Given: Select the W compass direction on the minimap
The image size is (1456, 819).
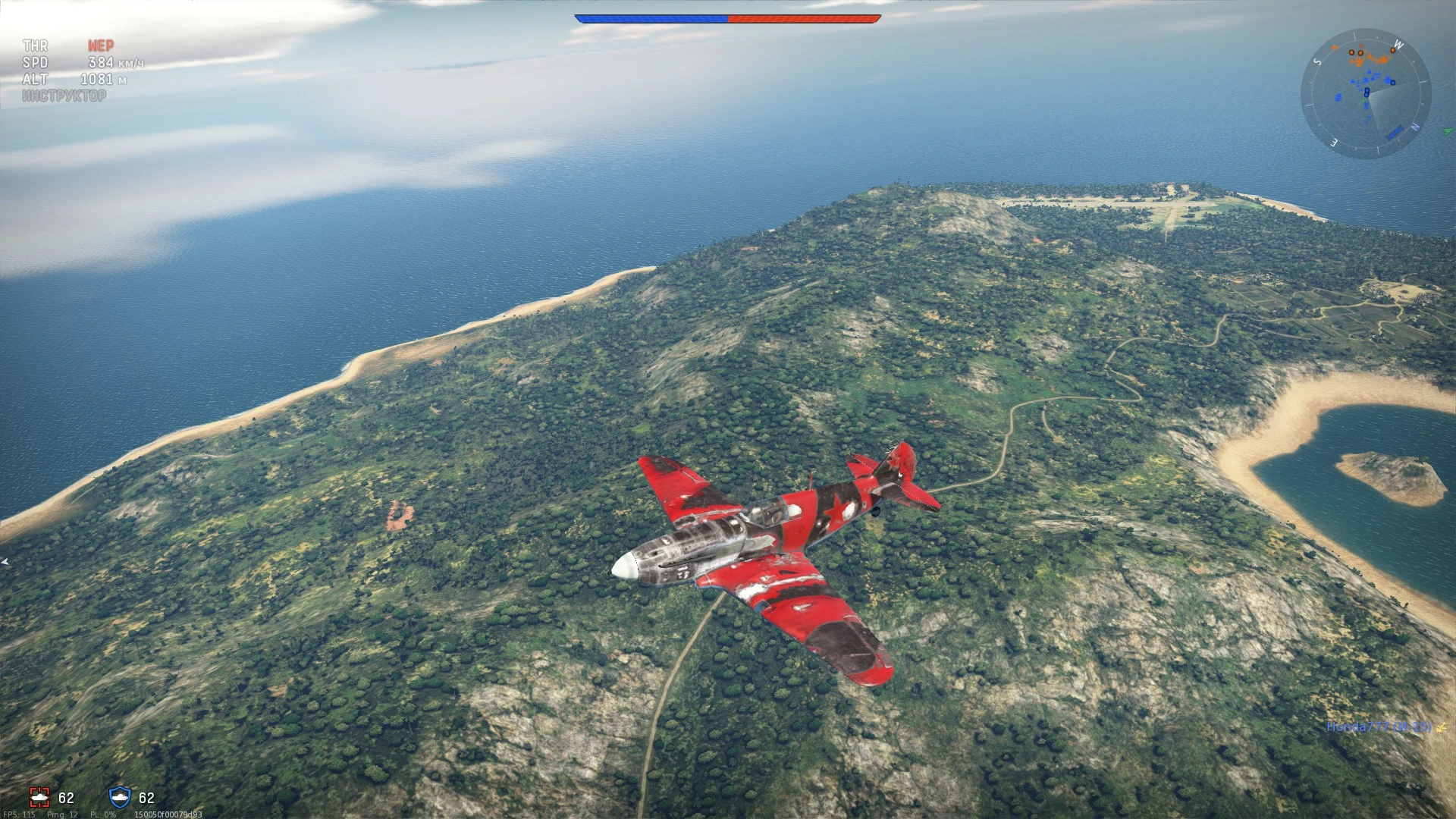Looking at the screenshot, I should click(x=1398, y=44).
